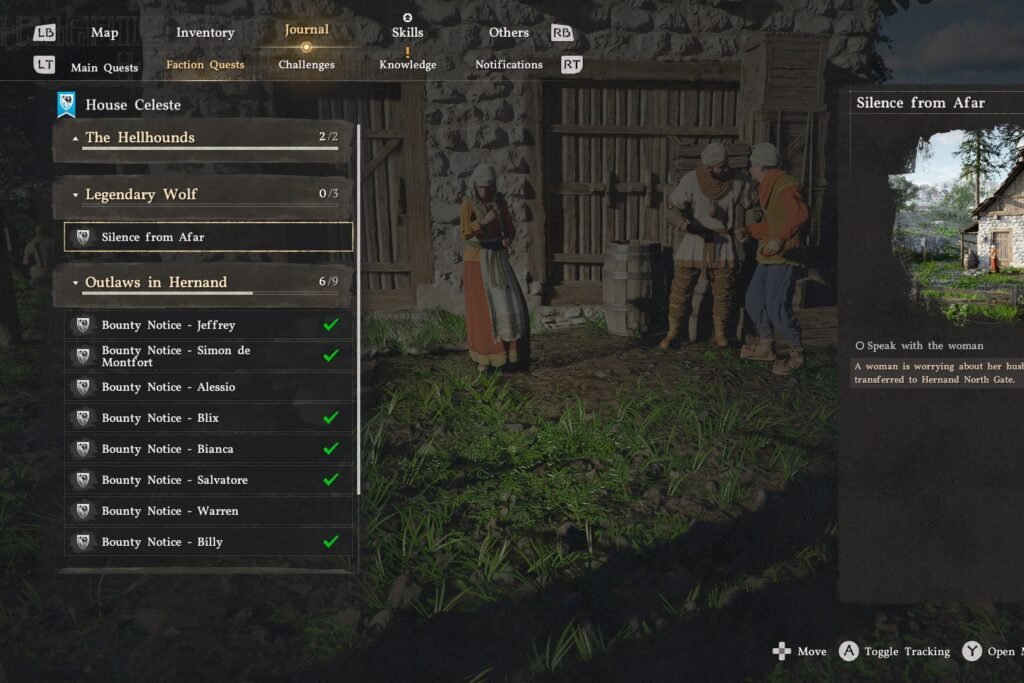This screenshot has width=1024, height=683.
Task: Select the Journal tab
Action: [306, 30]
